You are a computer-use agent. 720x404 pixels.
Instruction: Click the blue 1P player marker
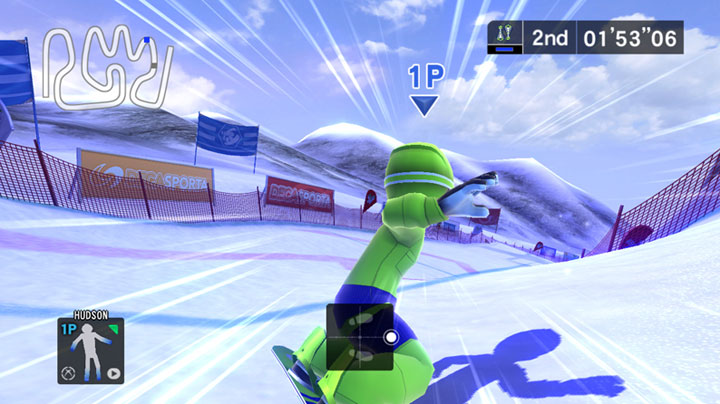pyautogui.click(x=425, y=90)
